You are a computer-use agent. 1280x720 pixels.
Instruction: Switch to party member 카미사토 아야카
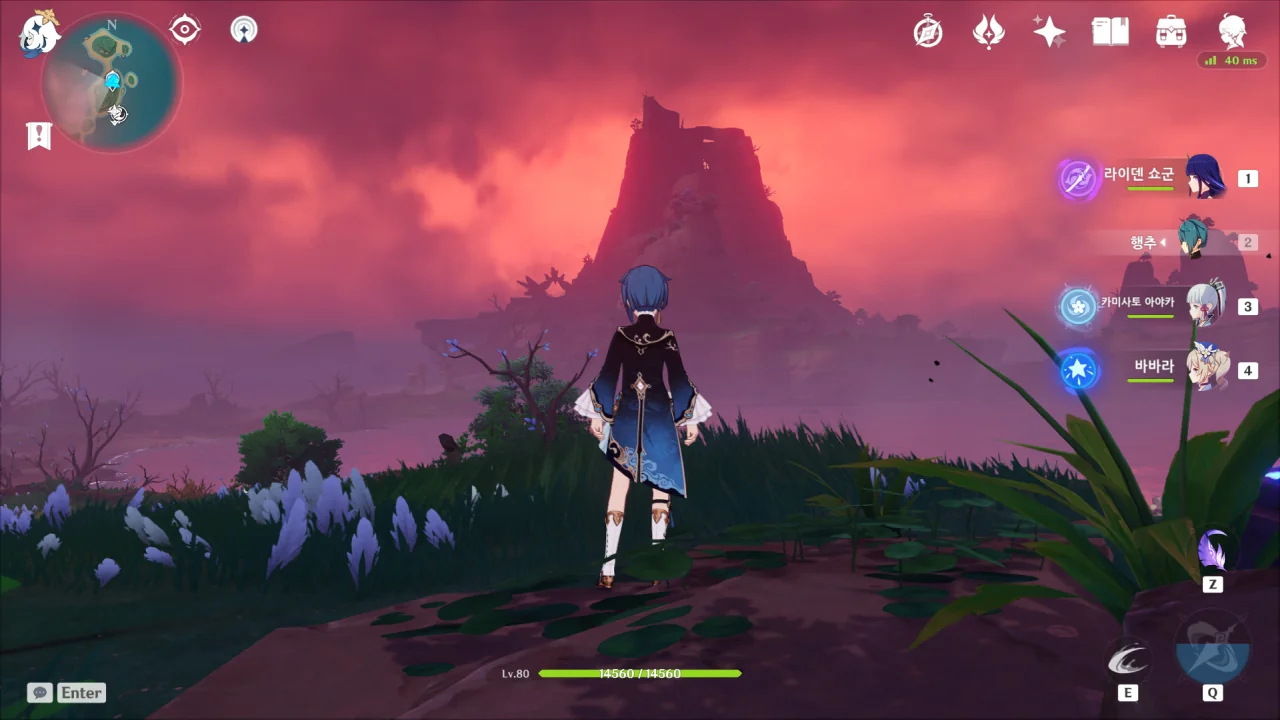pos(1205,306)
